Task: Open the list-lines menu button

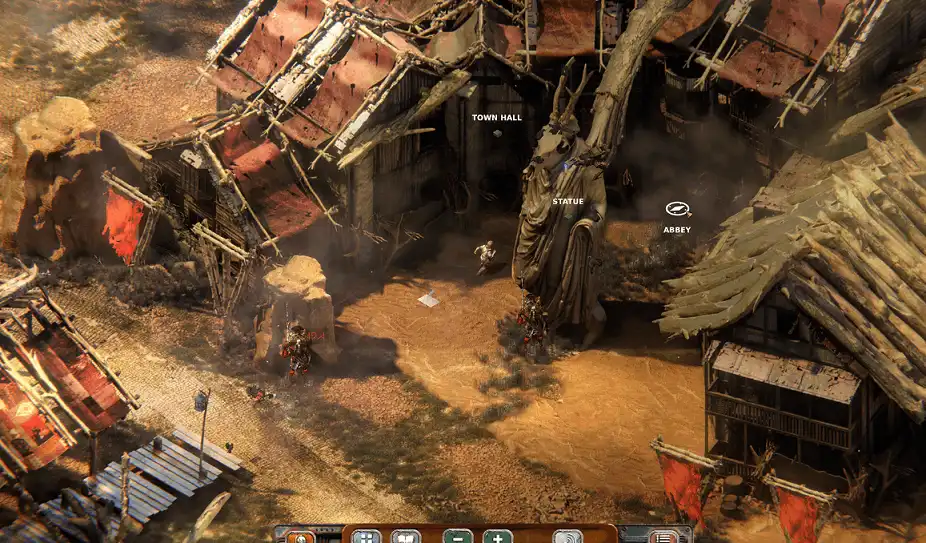Action: [663, 537]
